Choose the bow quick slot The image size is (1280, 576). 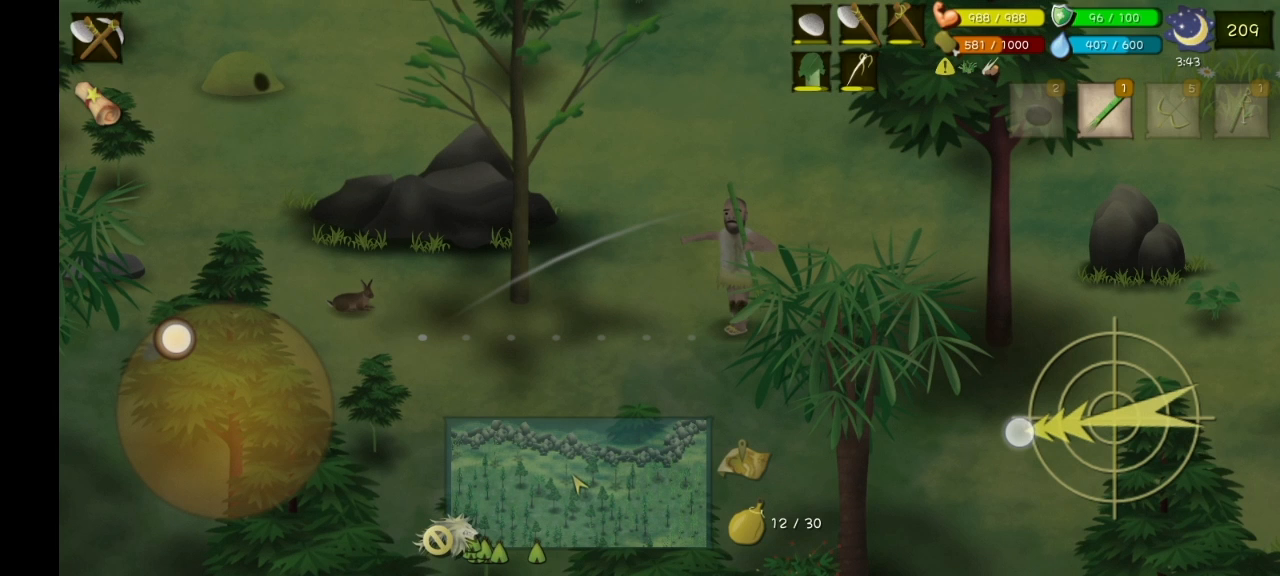[1241, 110]
